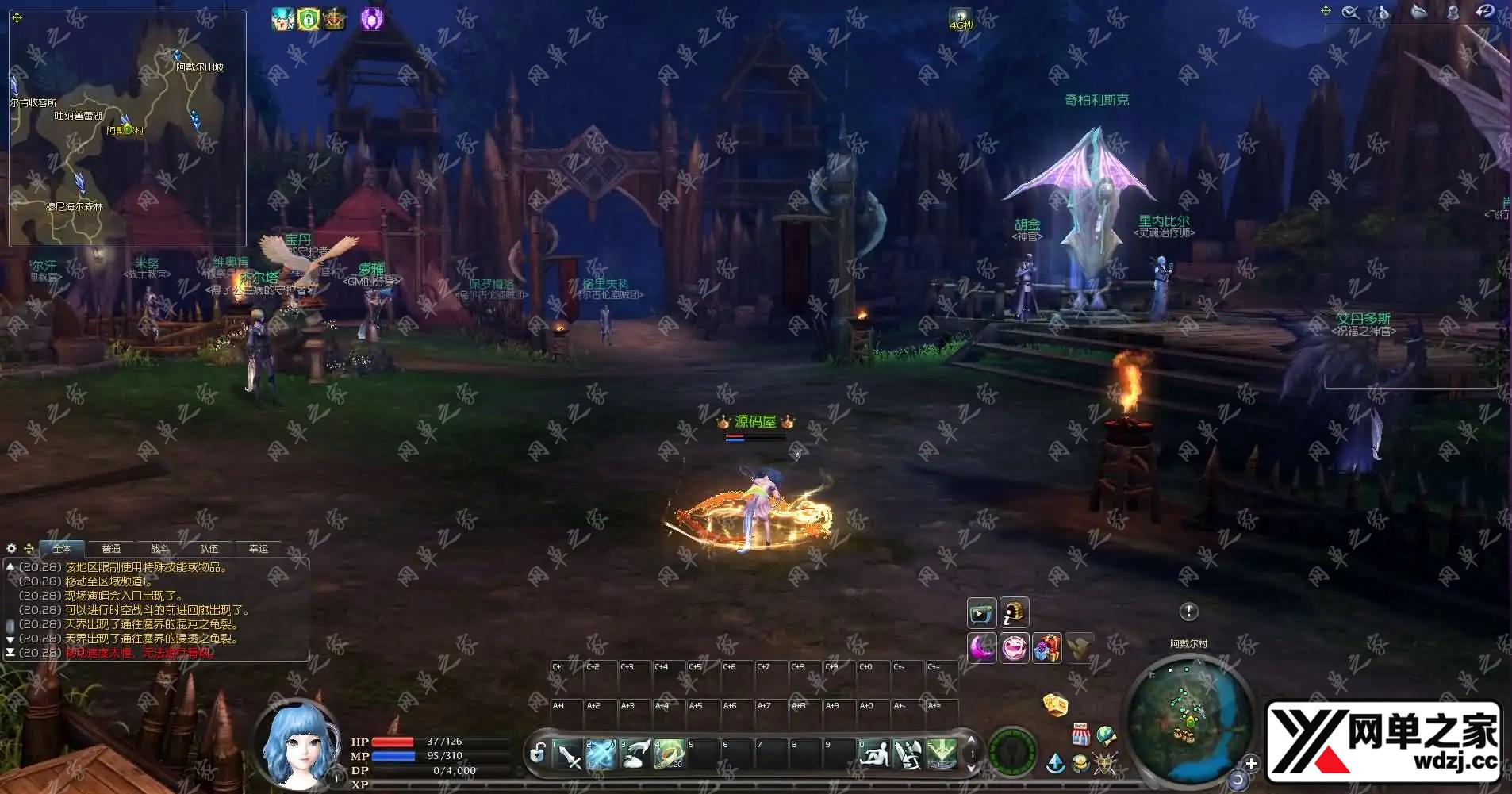The width and height of the screenshot is (1512, 794).
Task: Switch to the 战斗 chat tab
Action: point(159,549)
